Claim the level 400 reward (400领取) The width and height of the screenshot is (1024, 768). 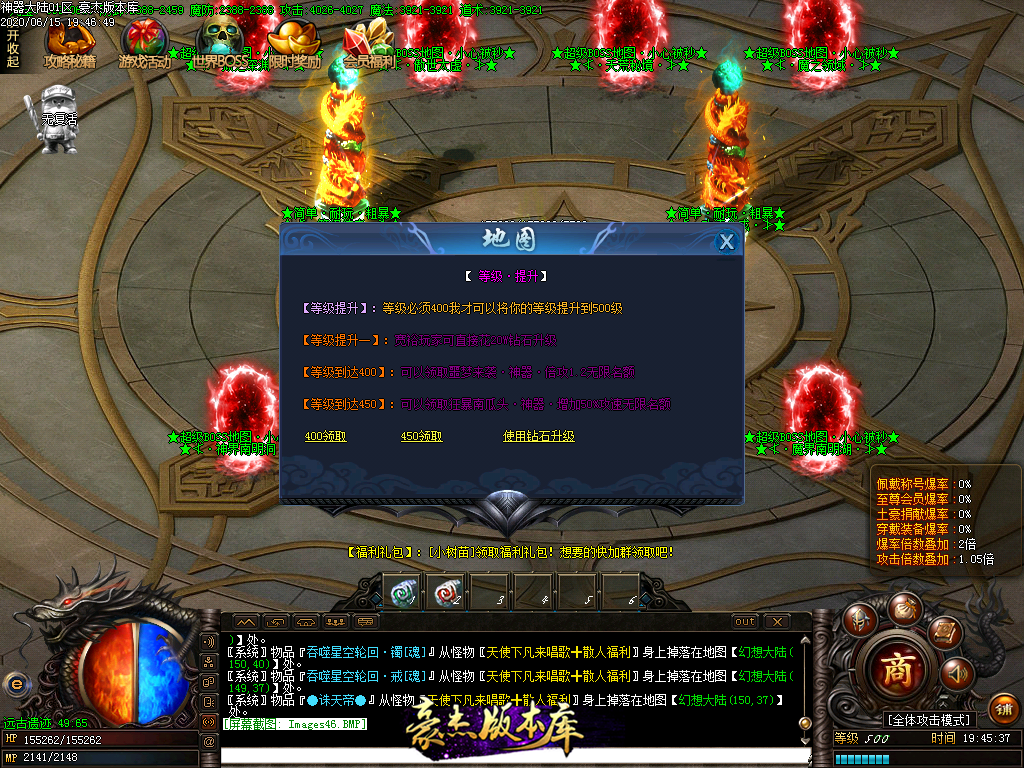[x=326, y=437]
